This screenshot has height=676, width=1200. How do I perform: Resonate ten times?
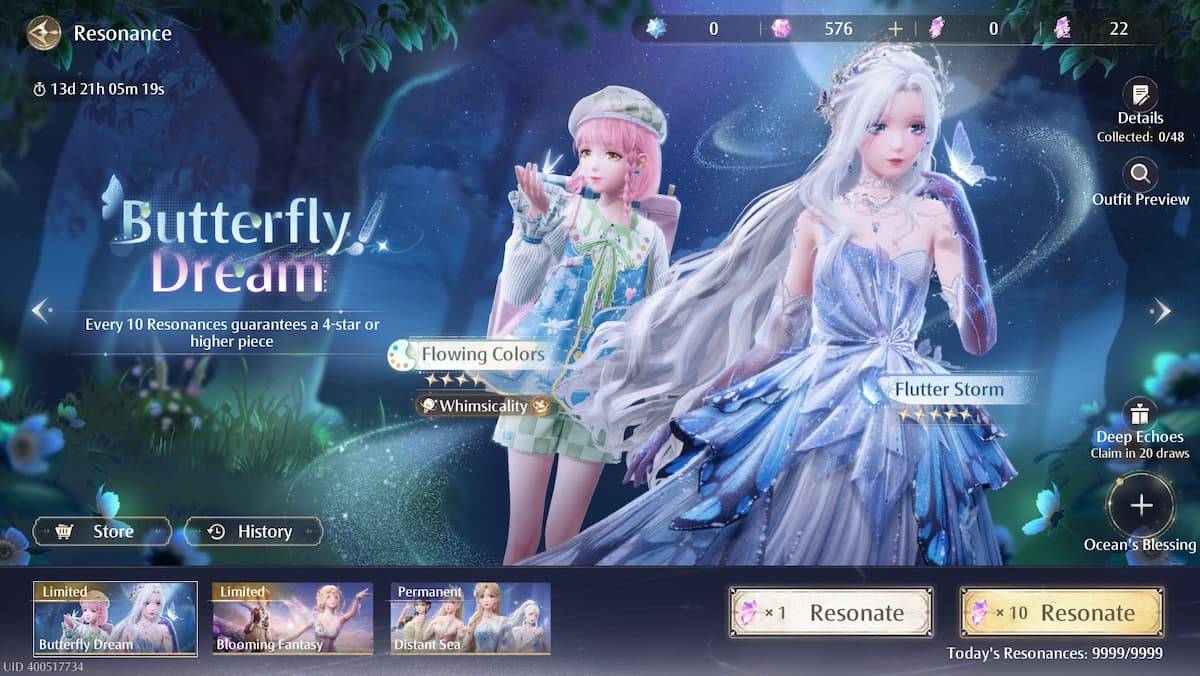1061,612
